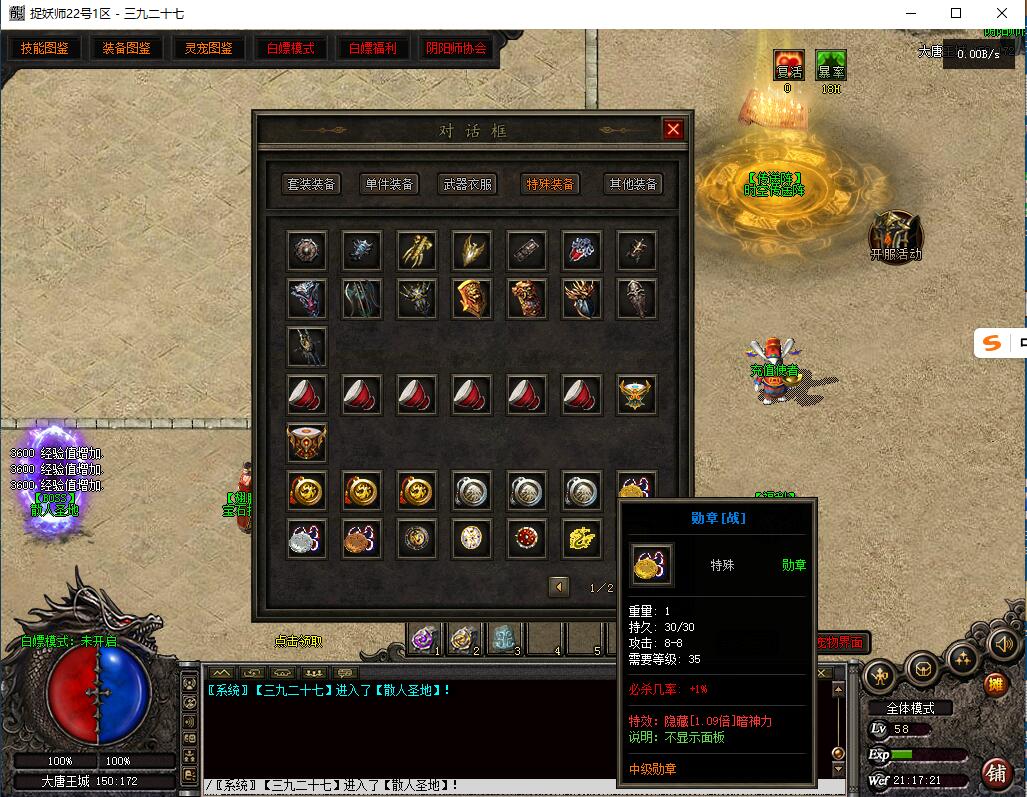Select the red drum item slot
The height and width of the screenshot is (797, 1027).
307,441
